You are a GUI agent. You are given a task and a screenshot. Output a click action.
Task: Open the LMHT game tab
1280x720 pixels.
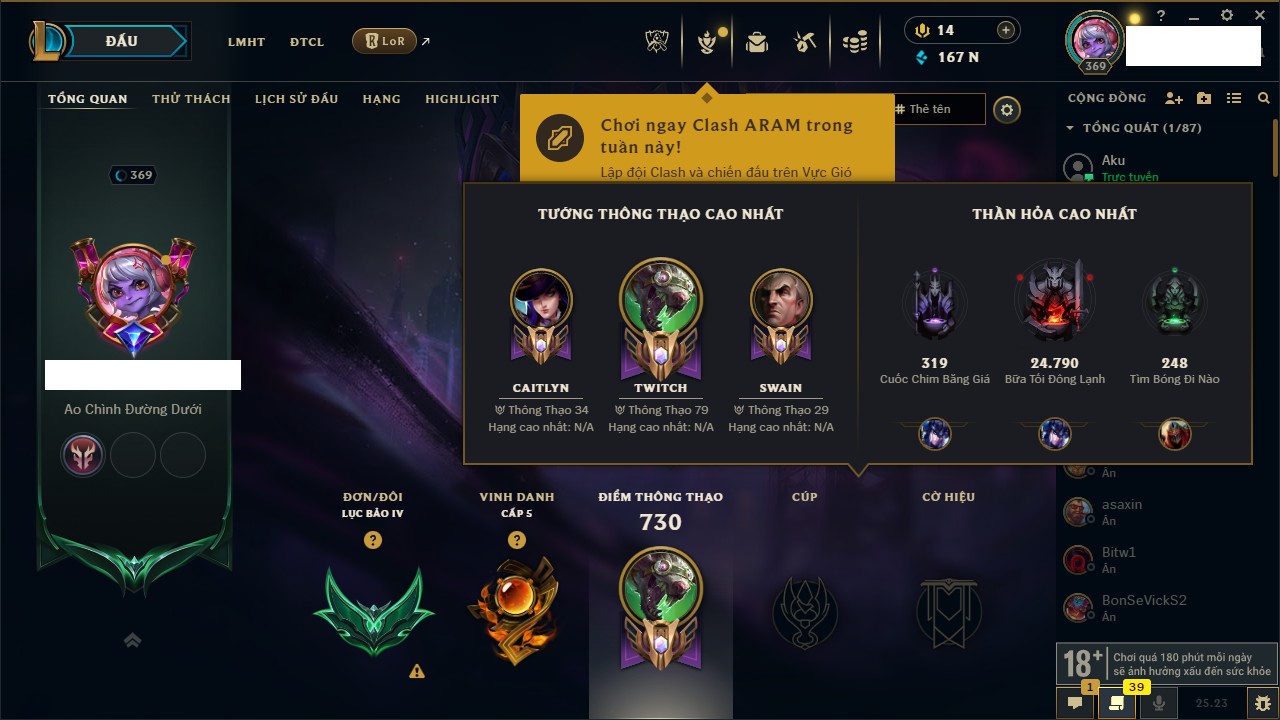coord(246,42)
